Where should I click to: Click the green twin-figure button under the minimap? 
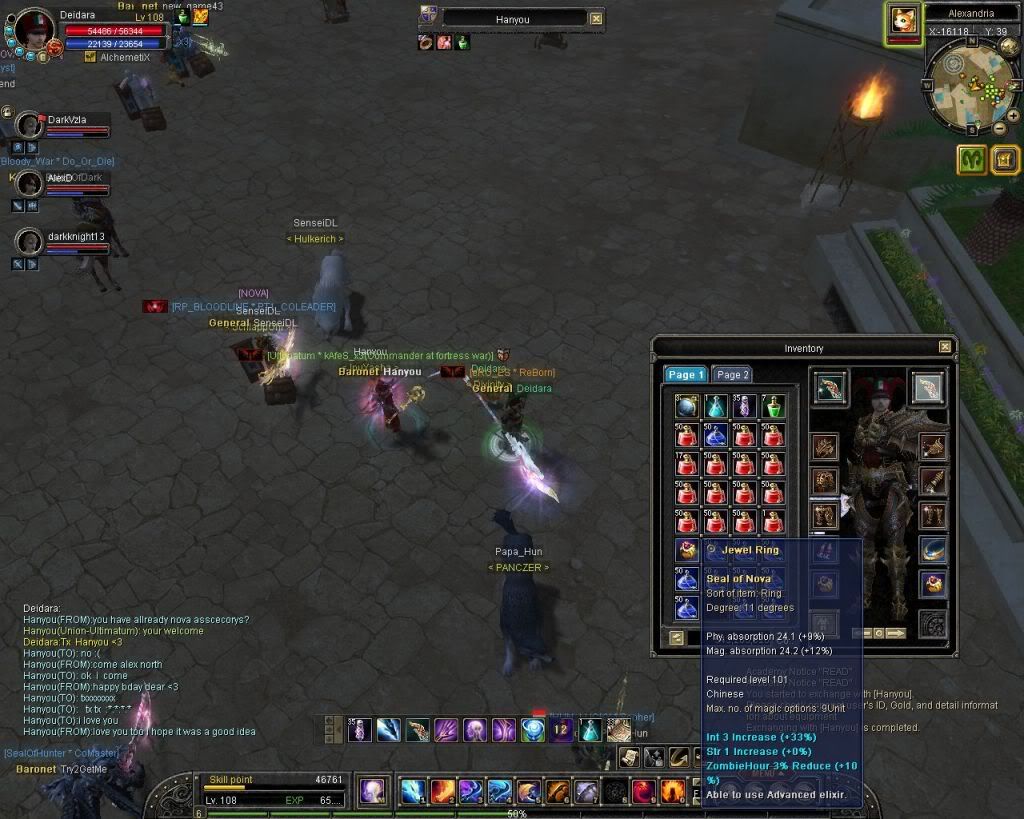[x=971, y=159]
